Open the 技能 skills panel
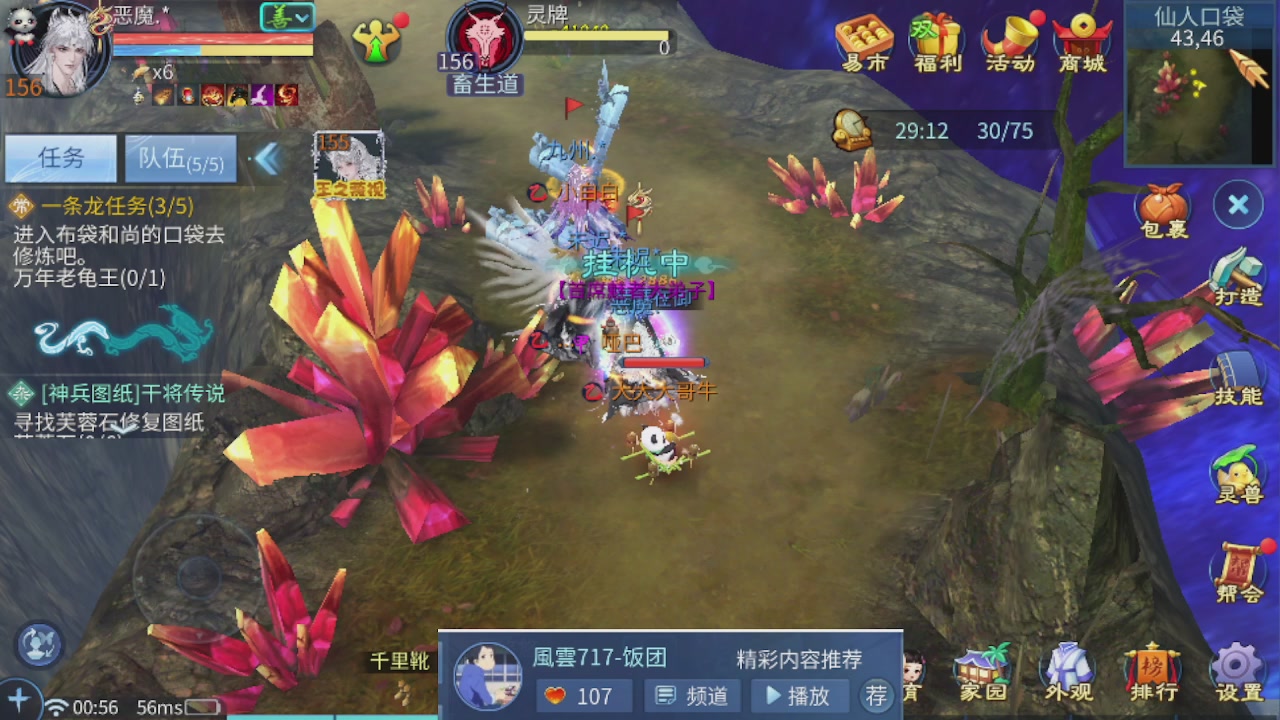This screenshot has width=1280, height=720. tap(1238, 368)
